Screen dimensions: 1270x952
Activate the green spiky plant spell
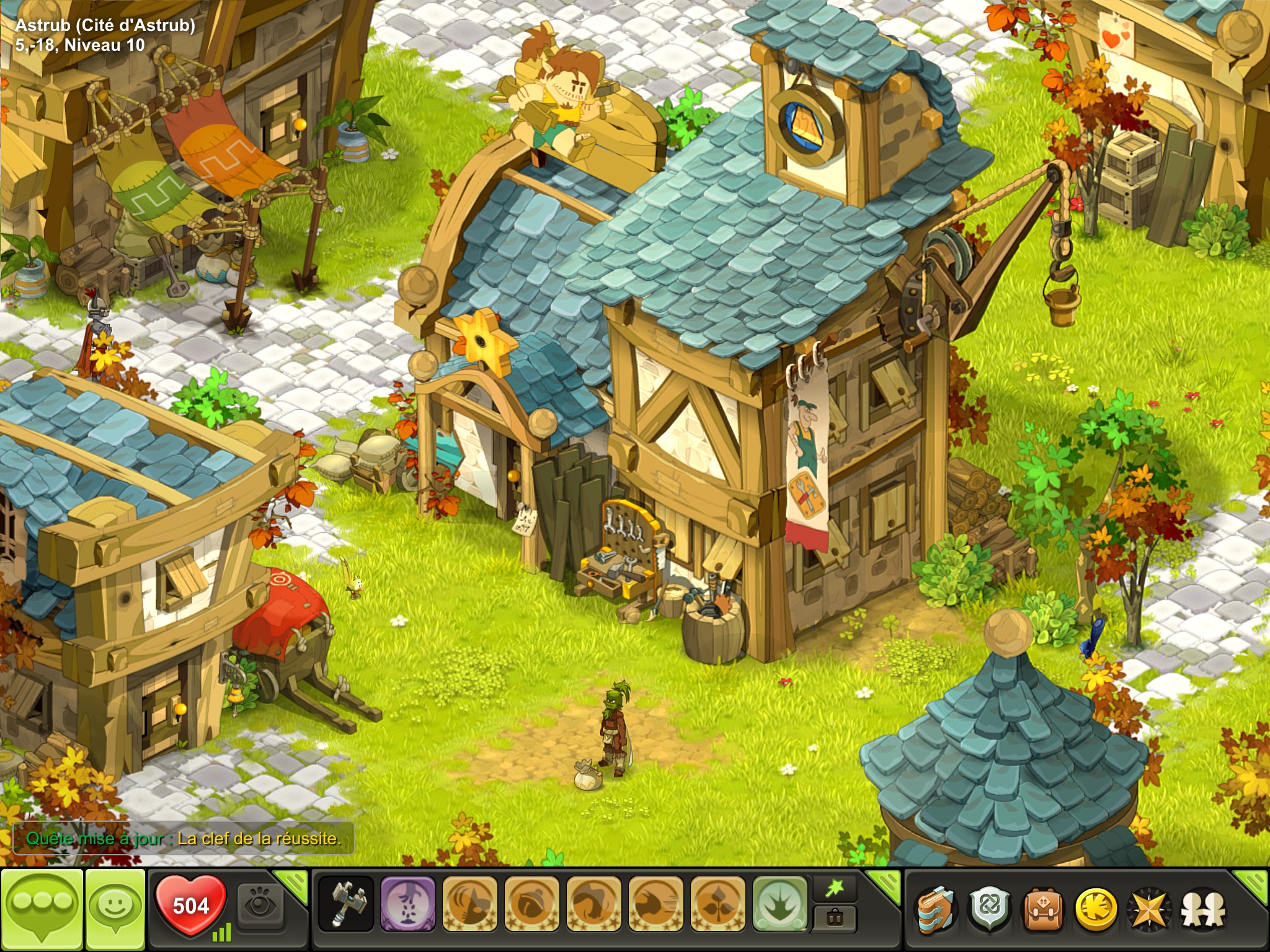coord(779,904)
